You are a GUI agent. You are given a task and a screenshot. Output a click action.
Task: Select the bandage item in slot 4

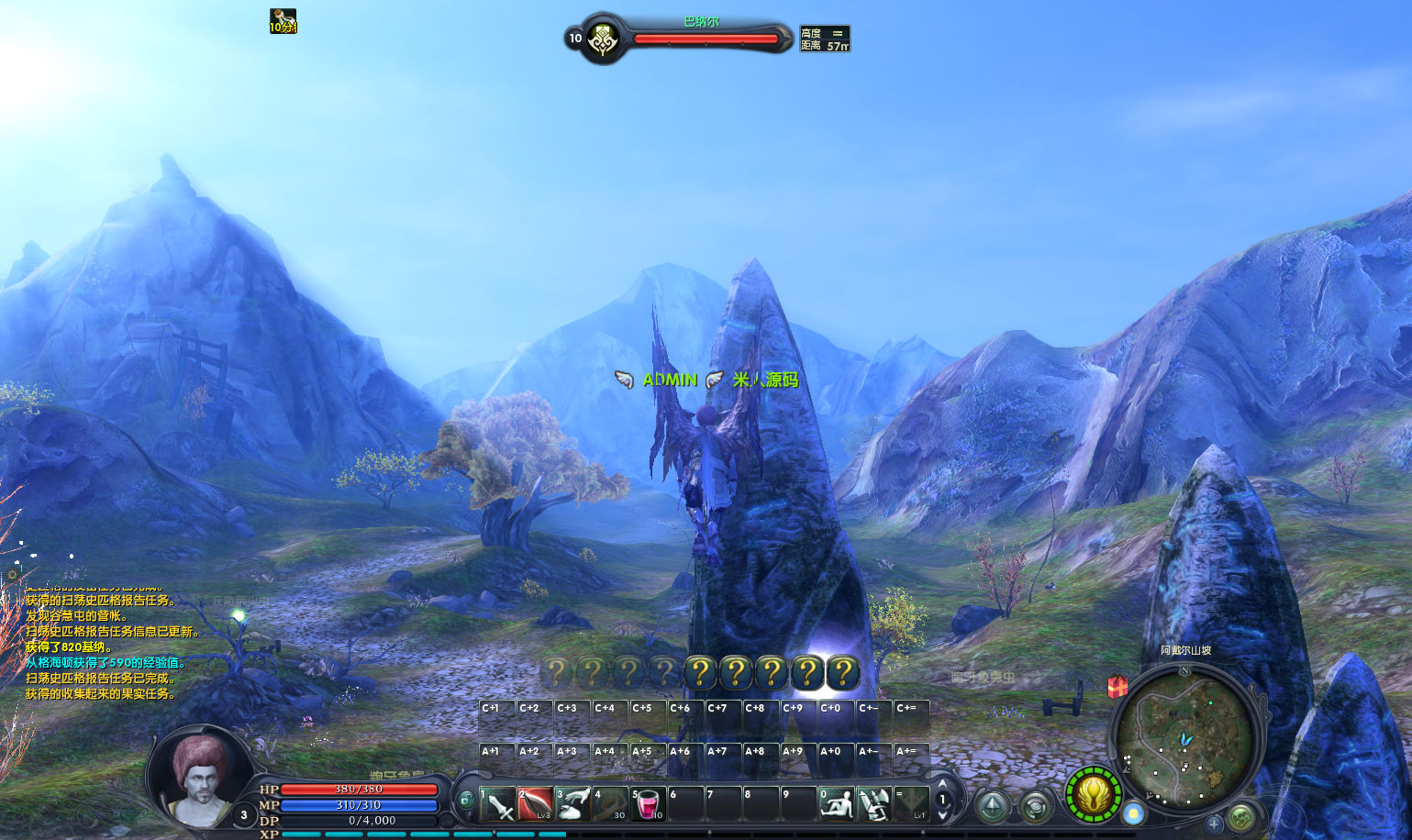click(x=610, y=804)
